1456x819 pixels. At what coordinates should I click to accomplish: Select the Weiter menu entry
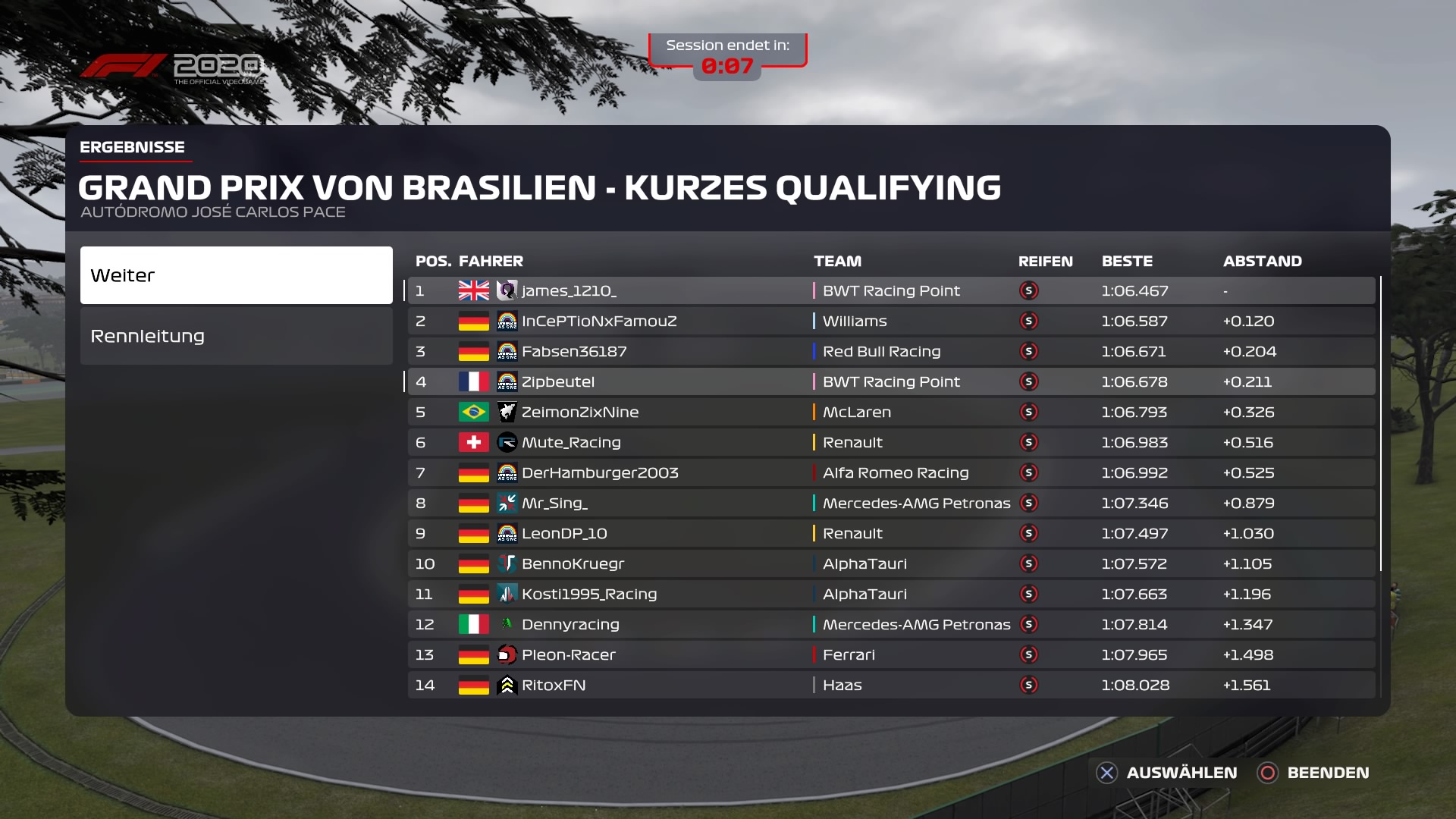pyautogui.click(x=236, y=275)
